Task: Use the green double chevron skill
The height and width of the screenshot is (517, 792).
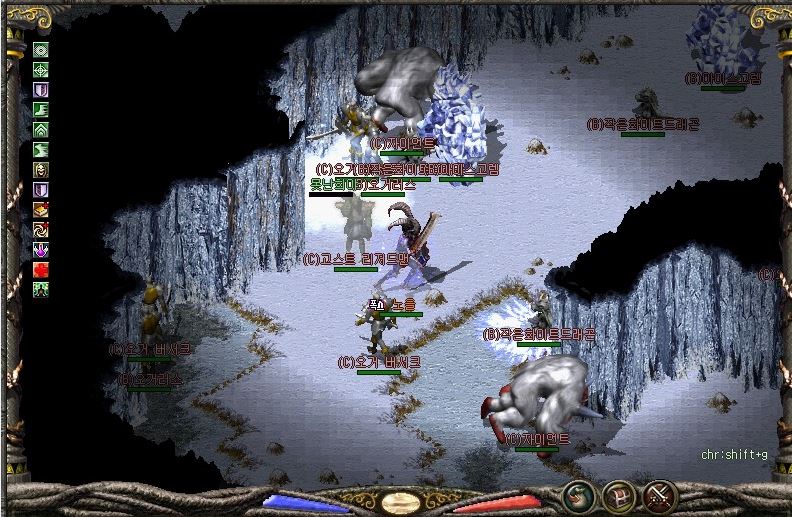Action: [x=41, y=130]
